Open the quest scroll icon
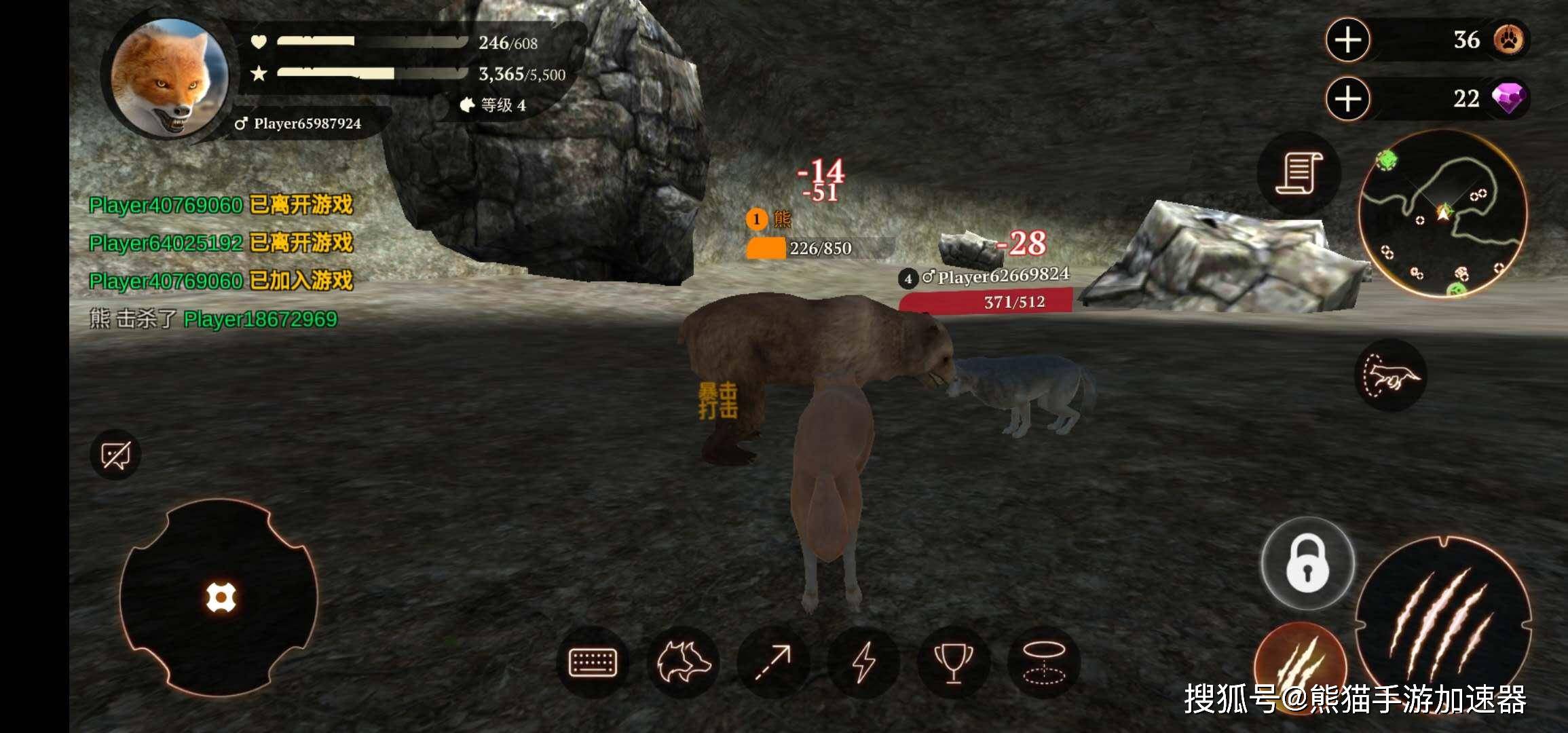Viewport: 1568px width, 733px height. pos(1301,175)
